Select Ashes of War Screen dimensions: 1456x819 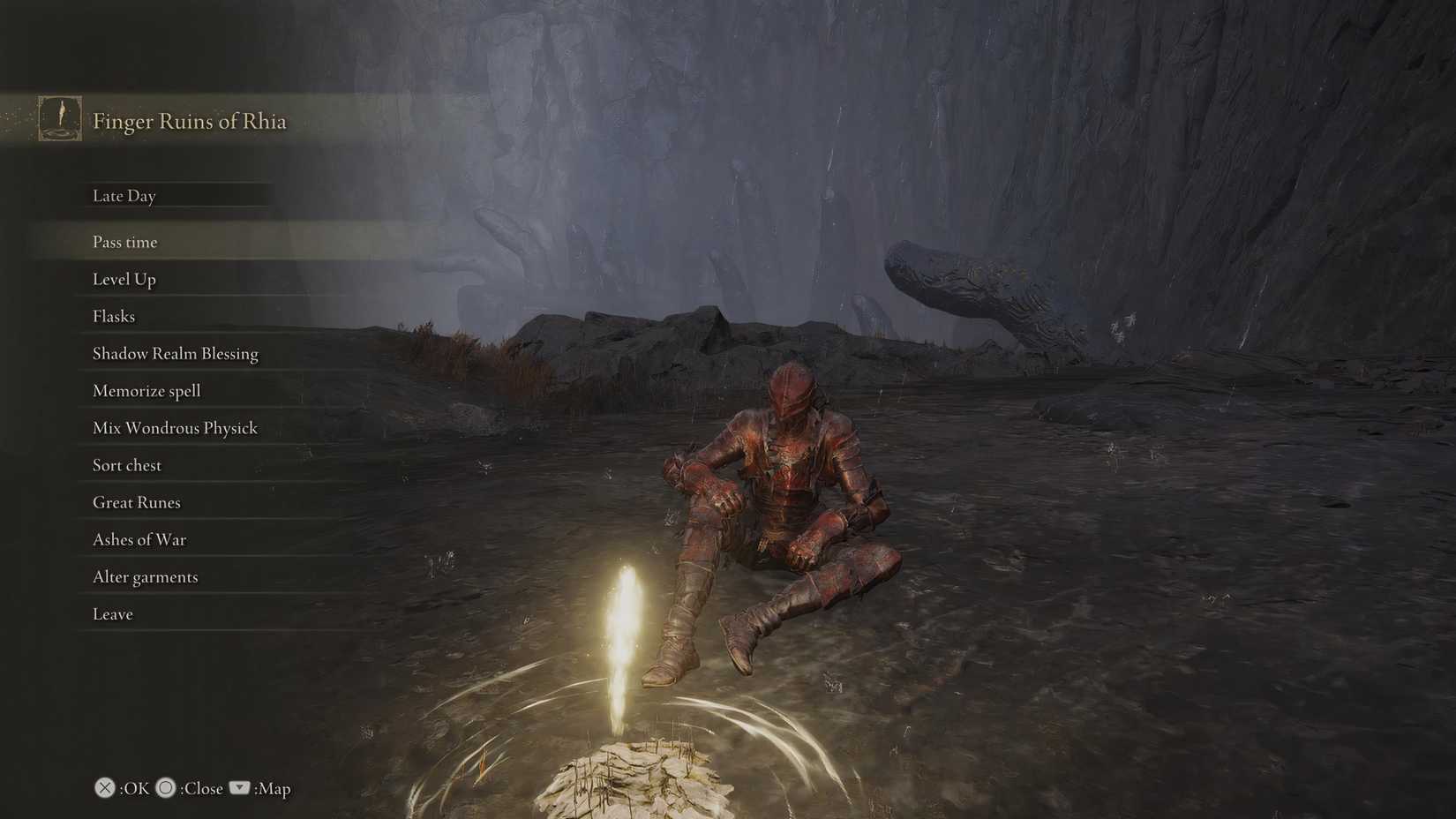click(x=139, y=539)
